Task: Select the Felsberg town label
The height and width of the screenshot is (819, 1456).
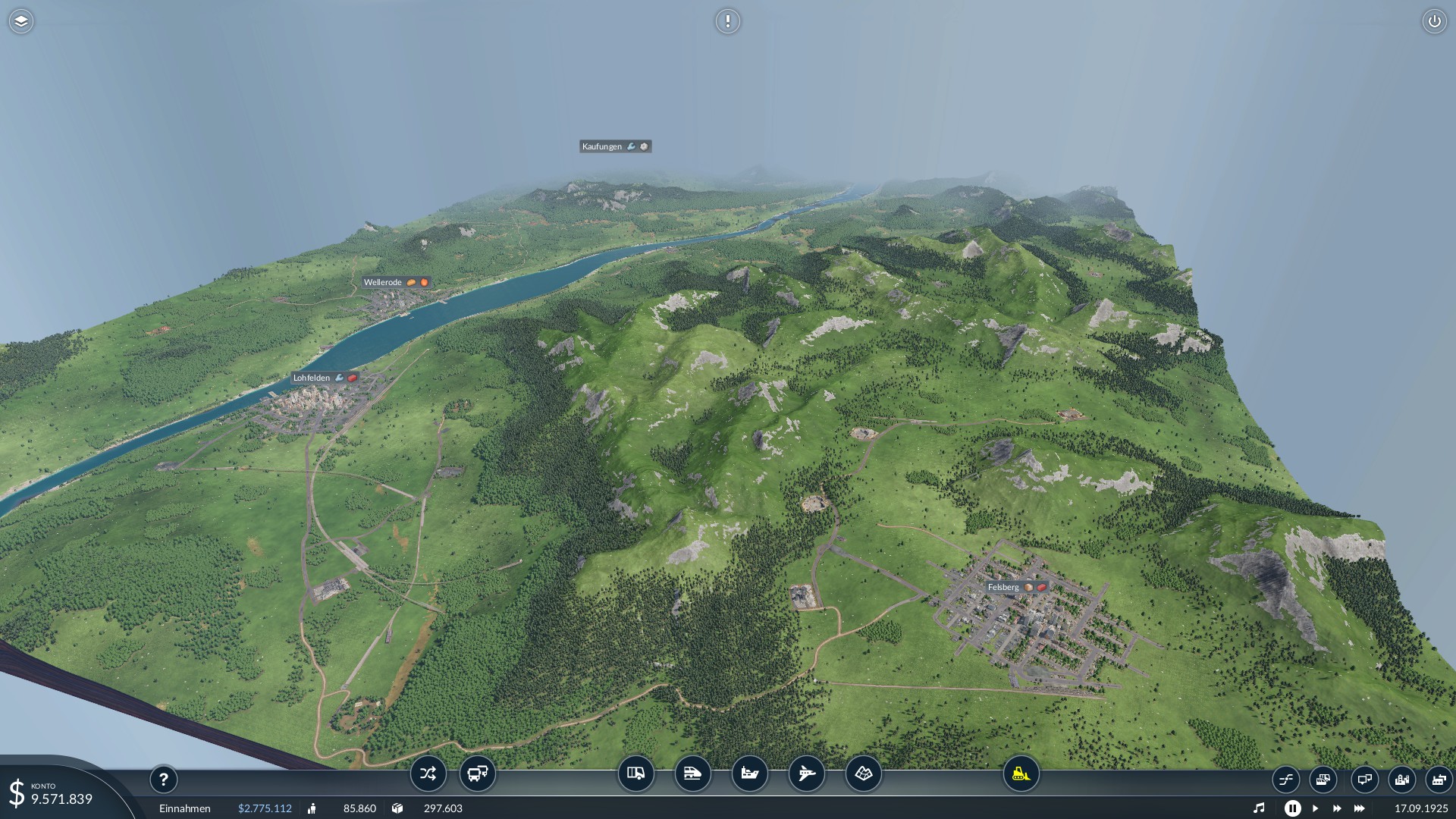Action: tap(1003, 587)
